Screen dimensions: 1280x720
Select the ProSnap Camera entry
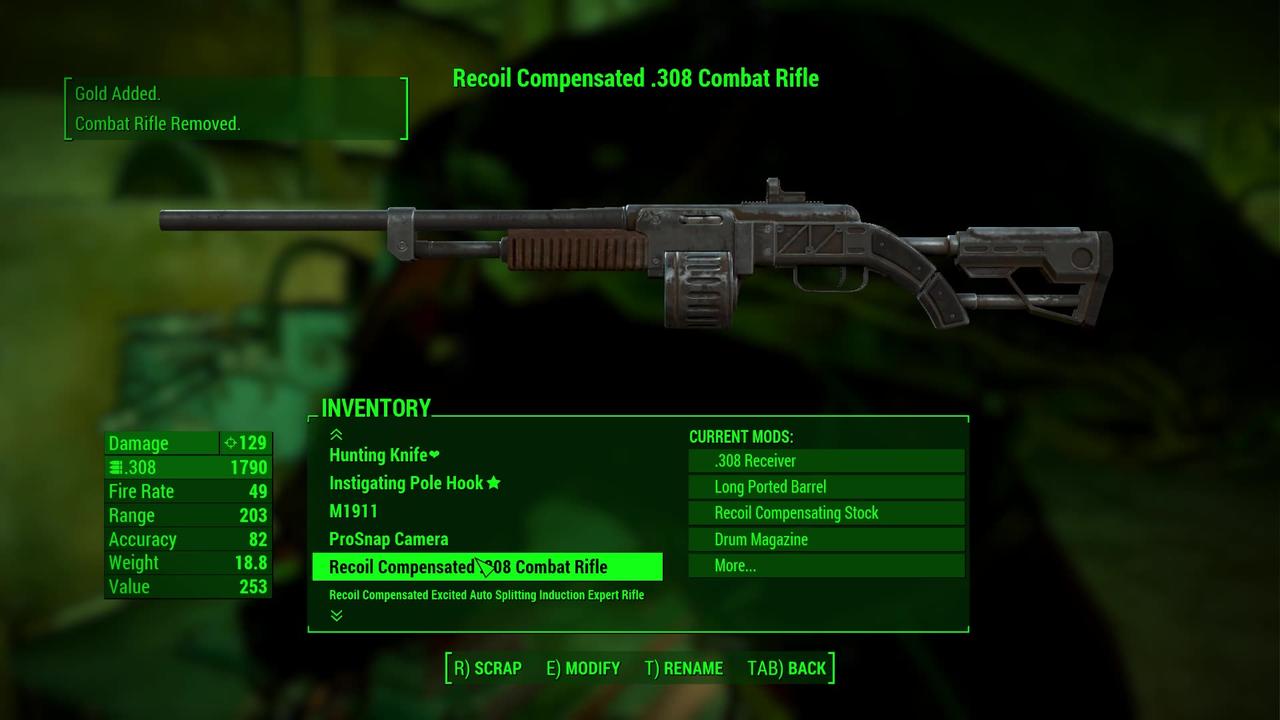pyautogui.click(x=388, y=539)
